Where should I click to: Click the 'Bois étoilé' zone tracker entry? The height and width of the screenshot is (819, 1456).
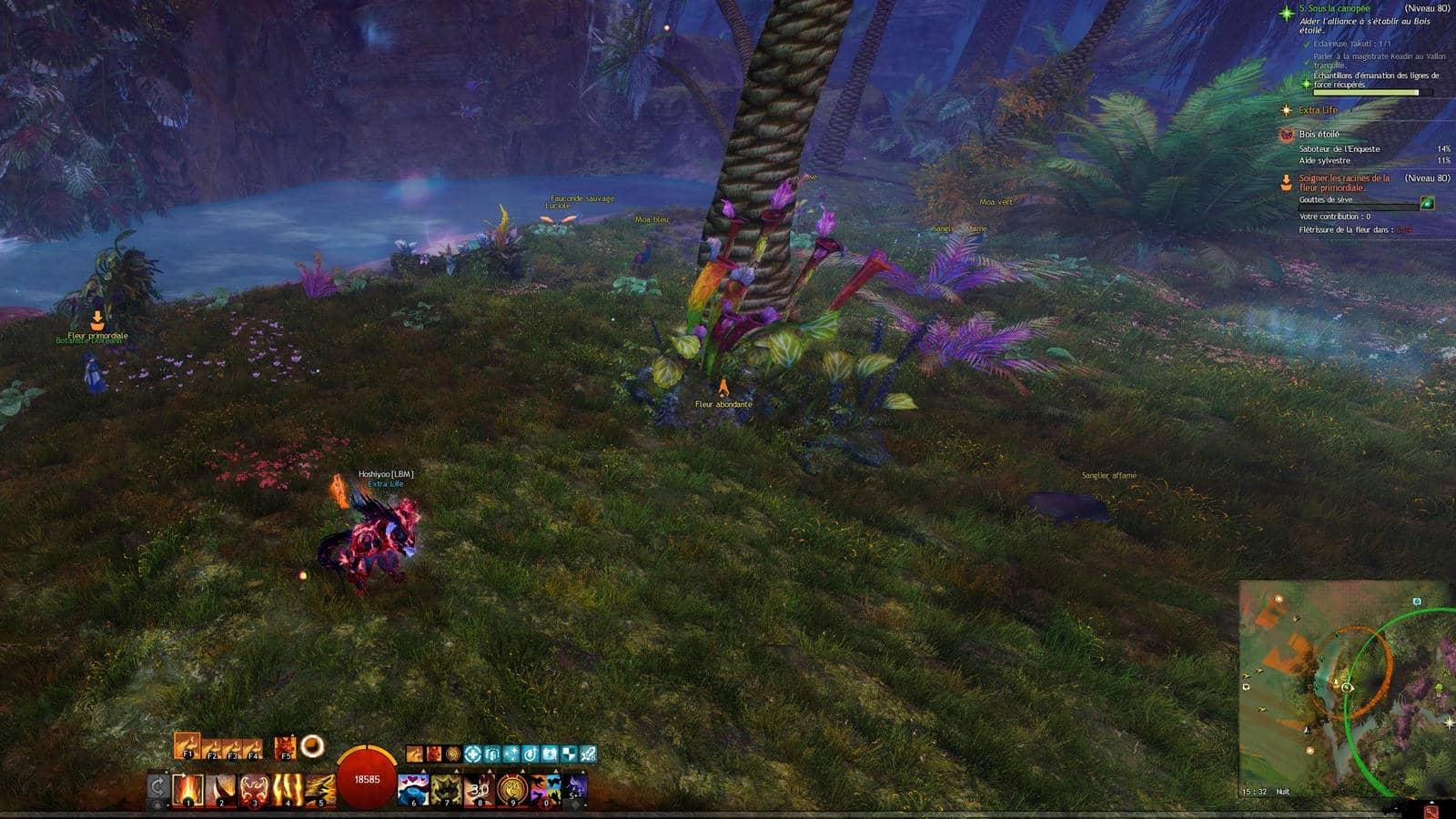click(x=1319, y=134)
